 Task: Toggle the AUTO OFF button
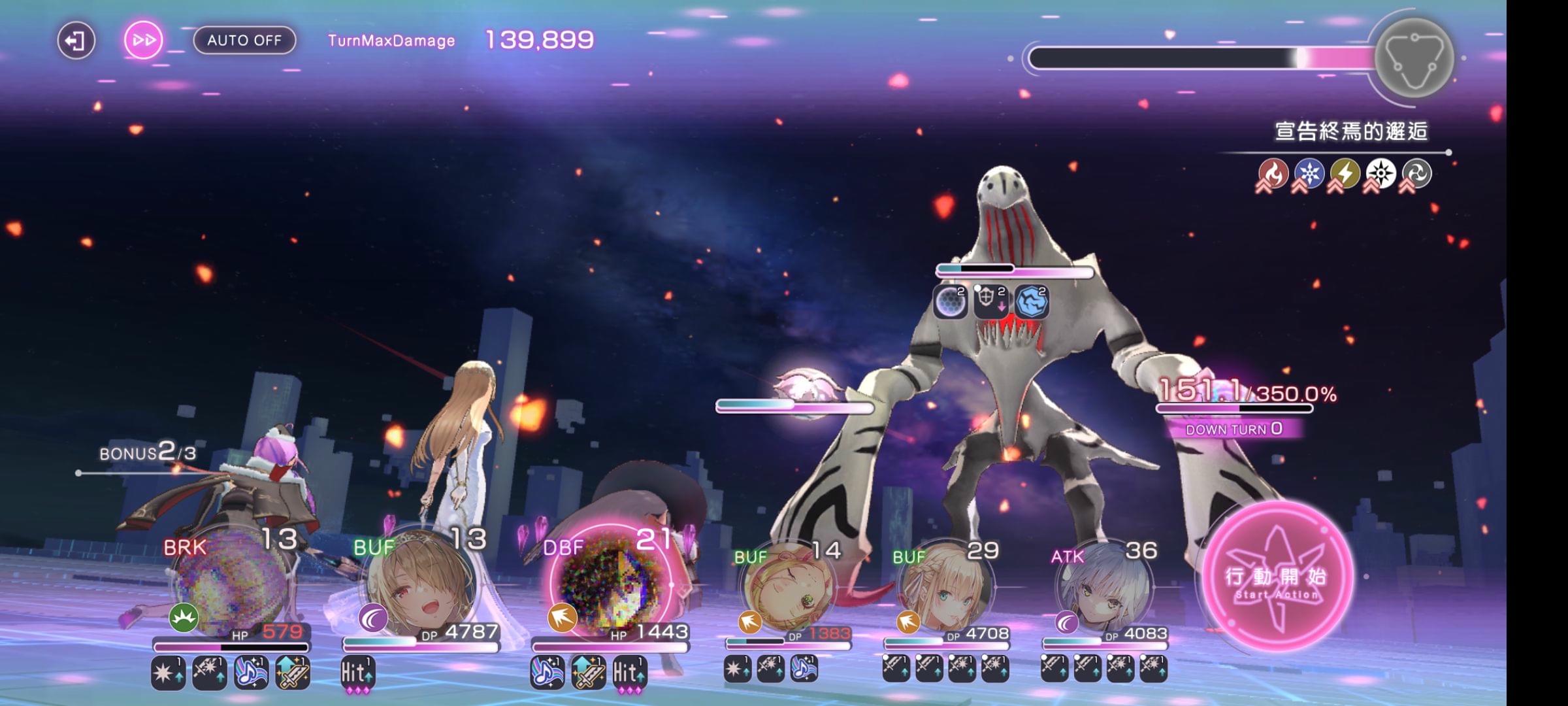[244, 41]
